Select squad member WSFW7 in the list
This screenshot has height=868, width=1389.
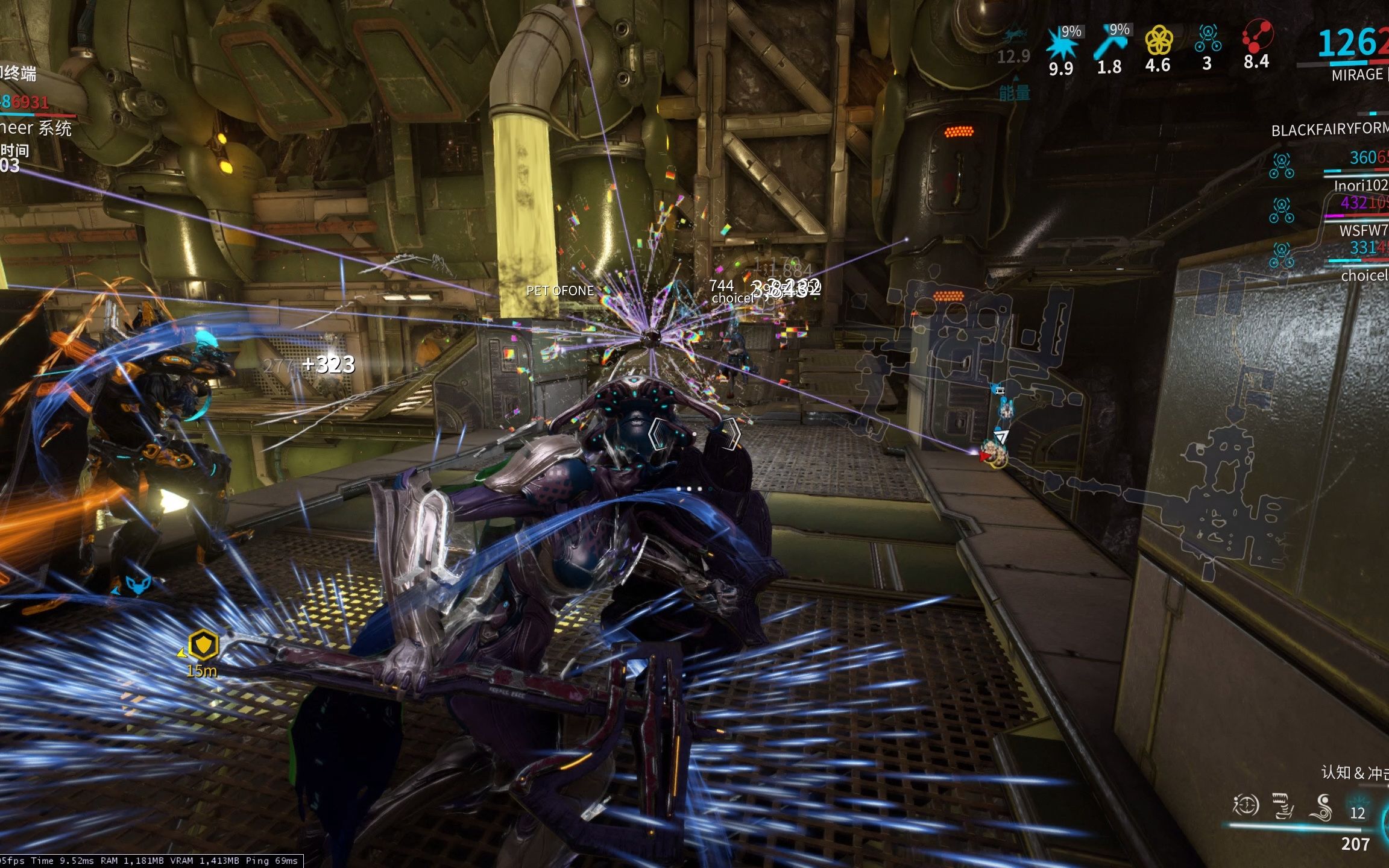[x=1363, y=230]
